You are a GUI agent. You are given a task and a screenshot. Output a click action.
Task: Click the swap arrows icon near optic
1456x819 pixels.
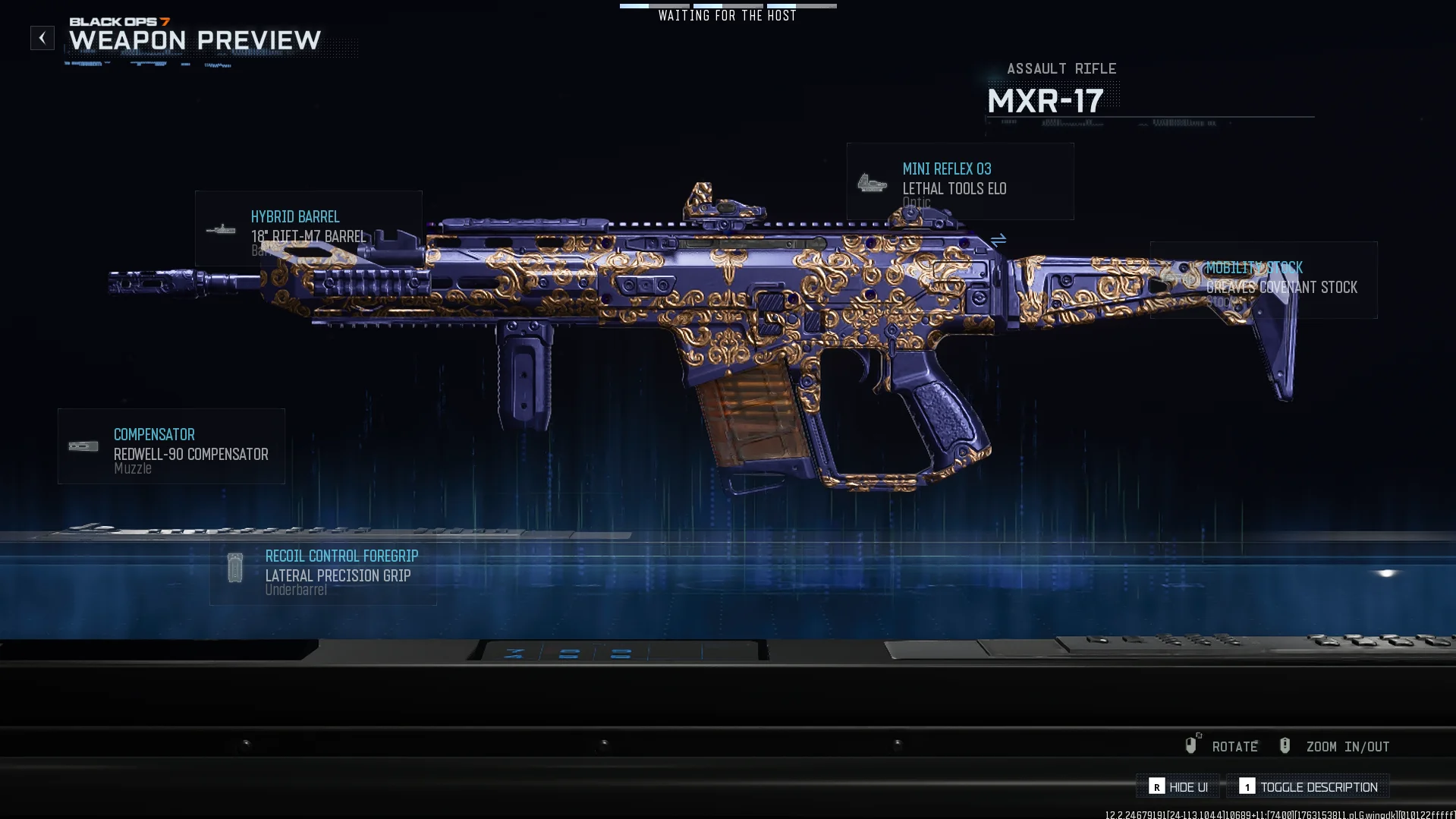pyautogui.click(x=998, y=239)
